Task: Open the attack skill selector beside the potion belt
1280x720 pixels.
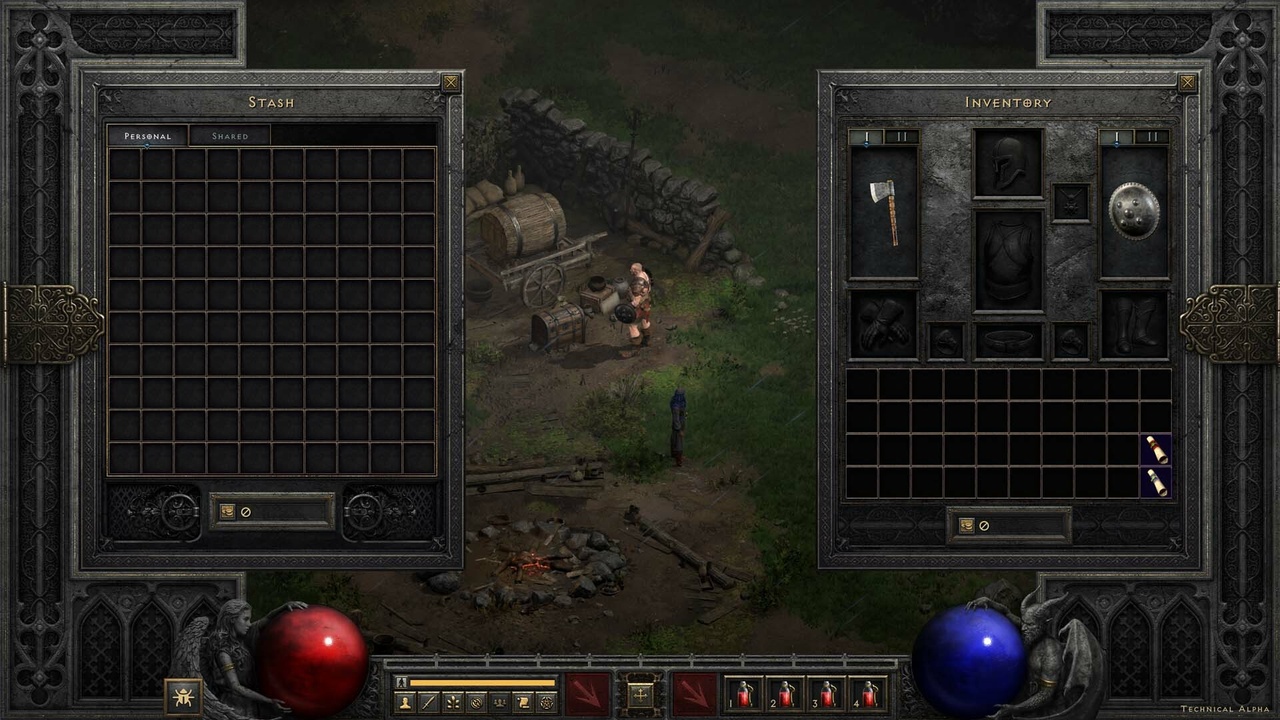Action: point(694,693)
